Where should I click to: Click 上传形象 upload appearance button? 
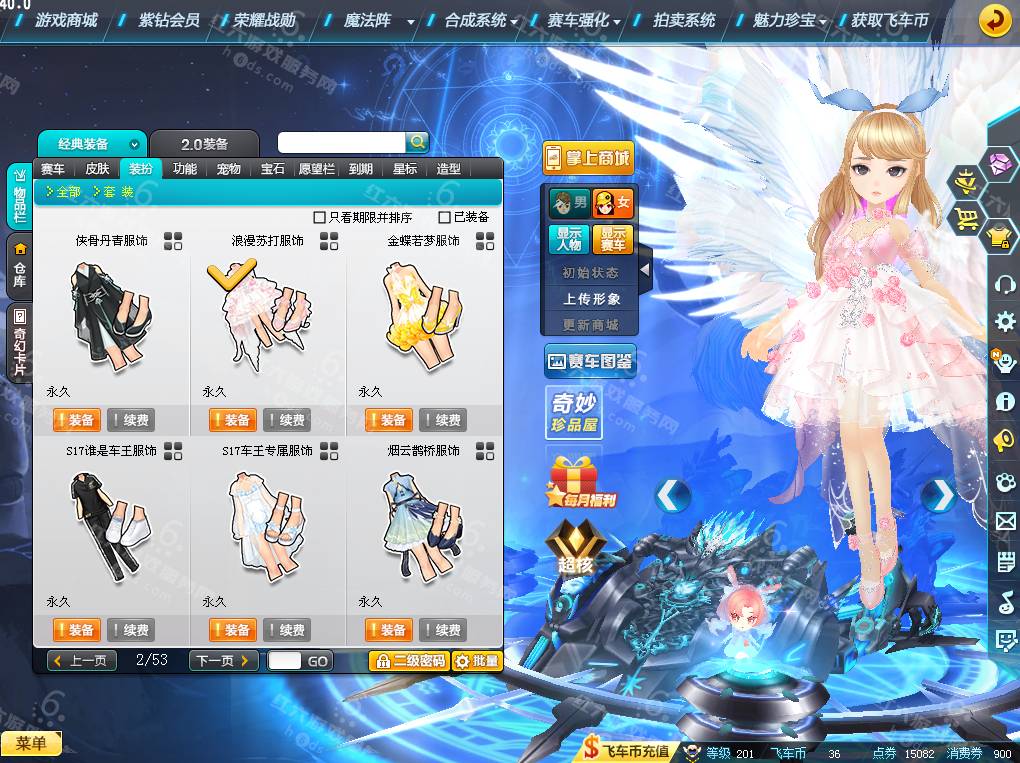[x=591, y=299]
